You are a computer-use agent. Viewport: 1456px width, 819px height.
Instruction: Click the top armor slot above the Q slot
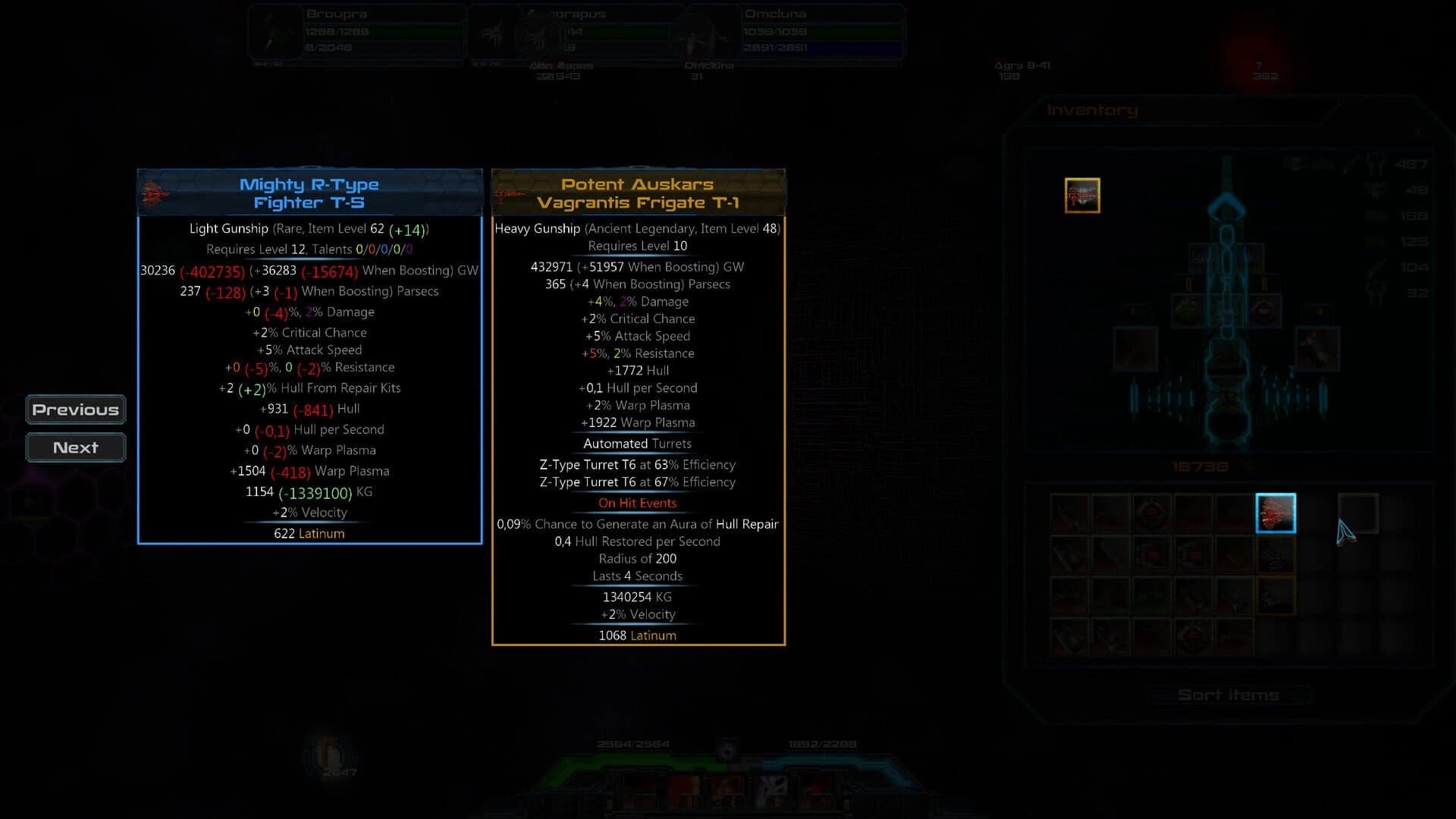coord(1198,256)
